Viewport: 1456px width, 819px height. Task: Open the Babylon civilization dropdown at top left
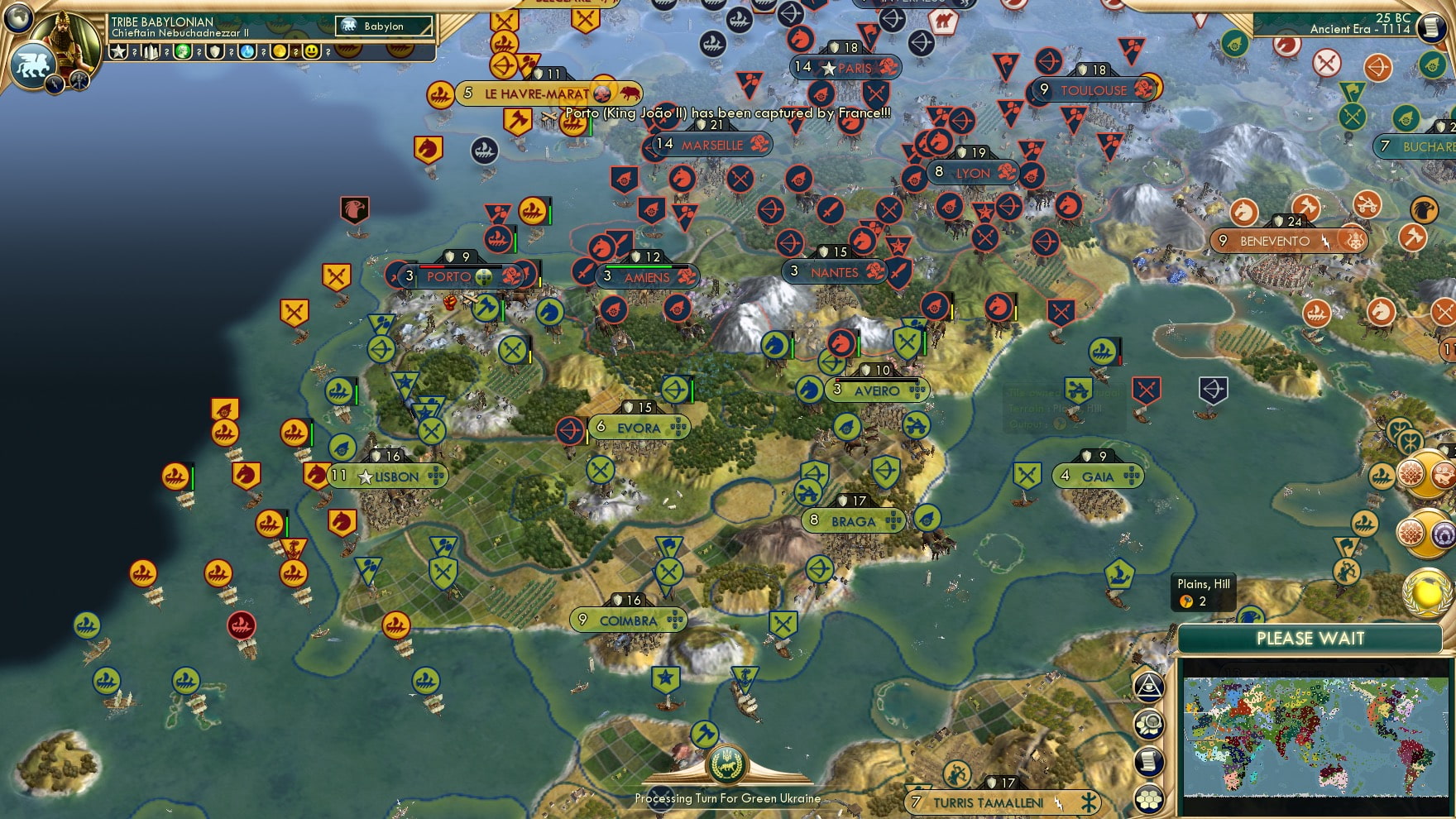tap(383, 26)
